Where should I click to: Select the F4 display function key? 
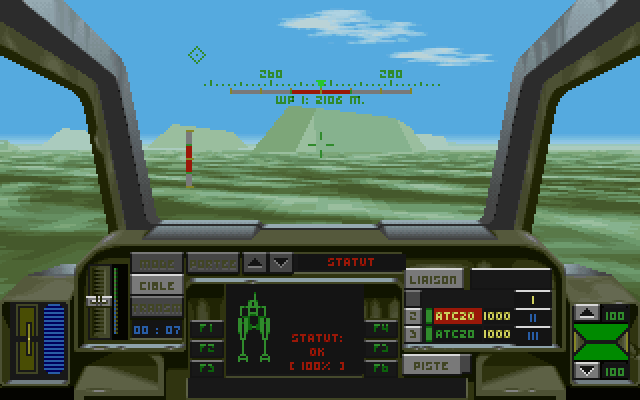coord(379,329)
